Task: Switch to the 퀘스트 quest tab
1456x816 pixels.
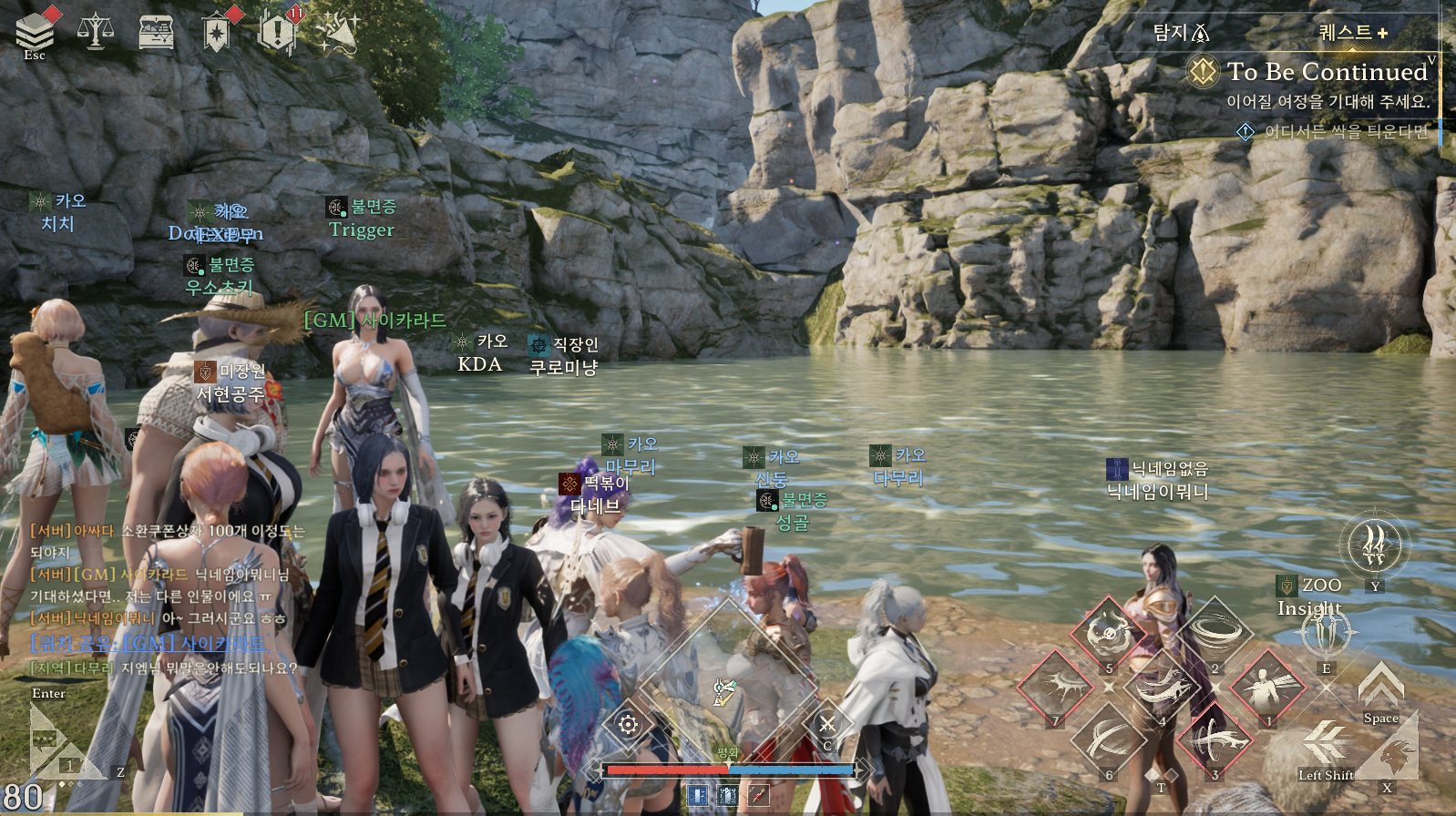Action: tap(1353, 33)
